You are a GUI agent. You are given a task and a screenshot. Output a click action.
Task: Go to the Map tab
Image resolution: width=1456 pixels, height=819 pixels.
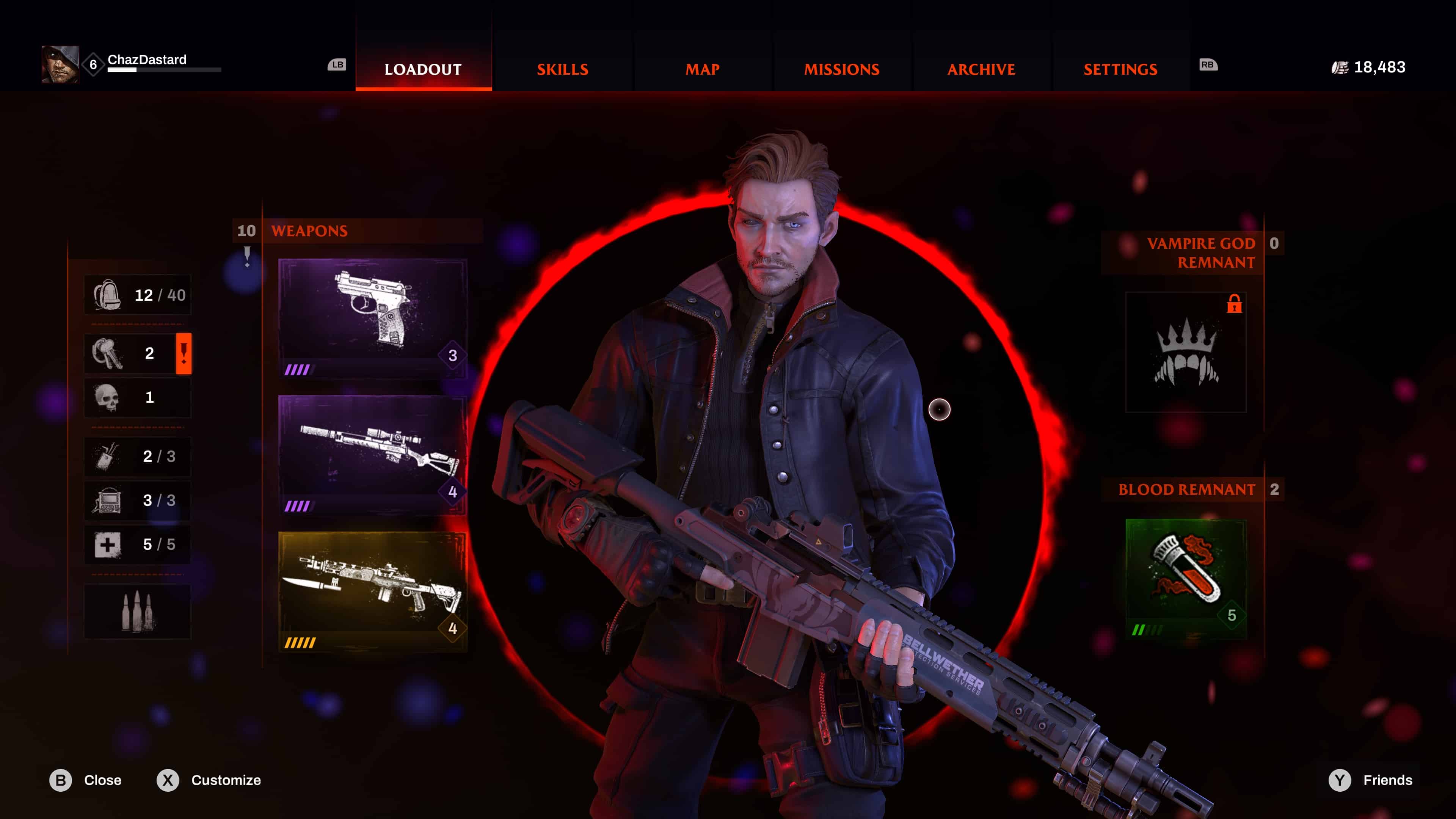[x=702, y=69]
